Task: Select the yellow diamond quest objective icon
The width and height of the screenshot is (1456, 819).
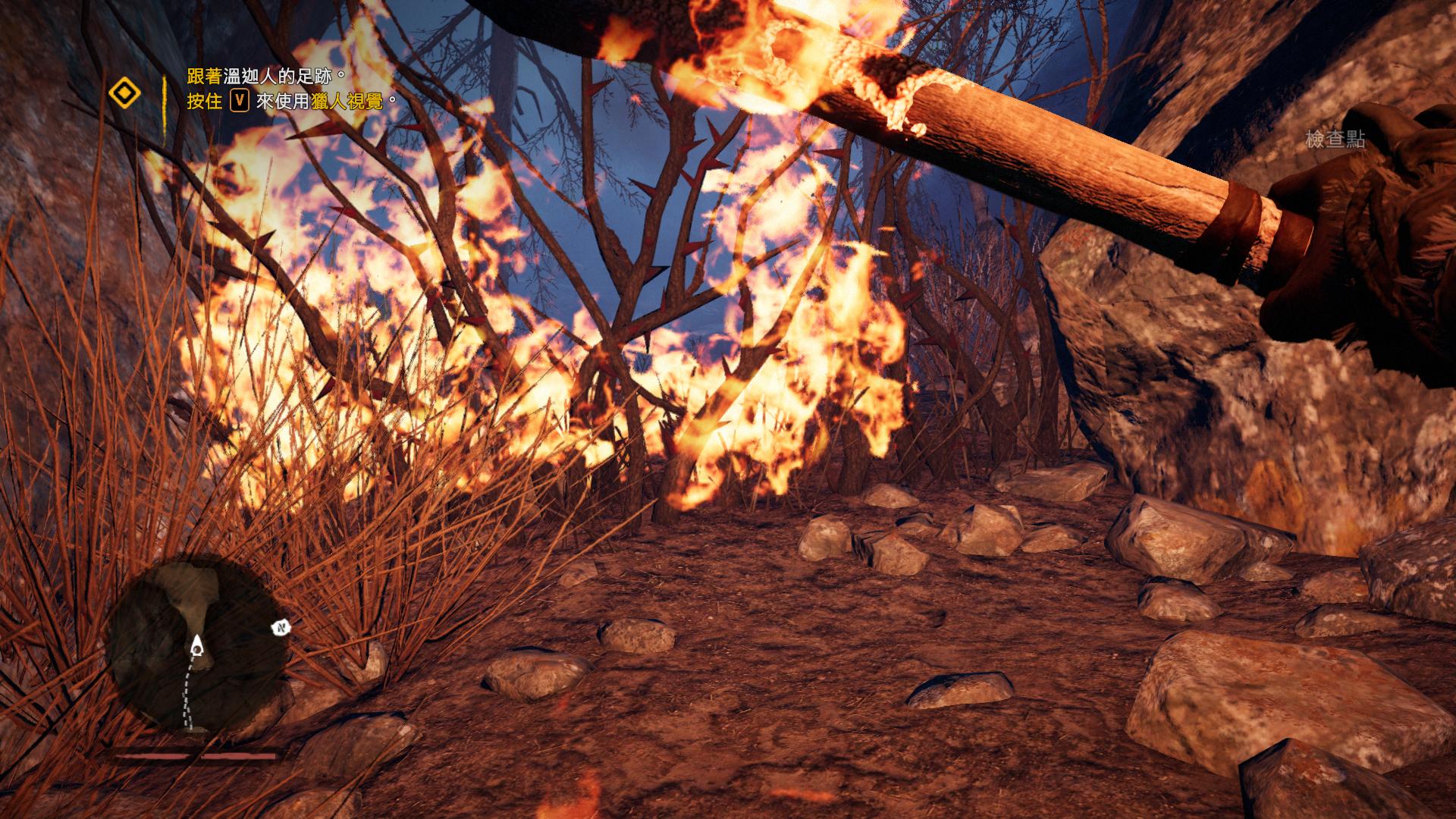Action: click(124, 94)
